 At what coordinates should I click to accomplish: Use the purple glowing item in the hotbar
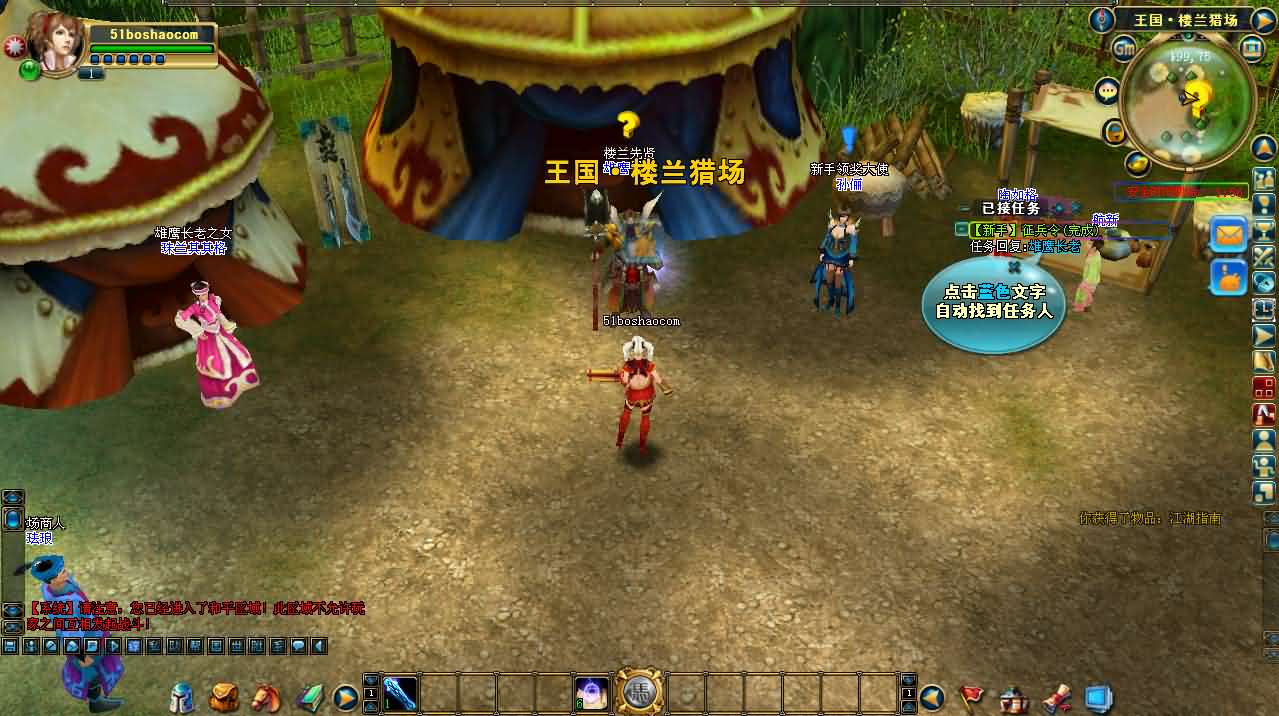point(591,694)
